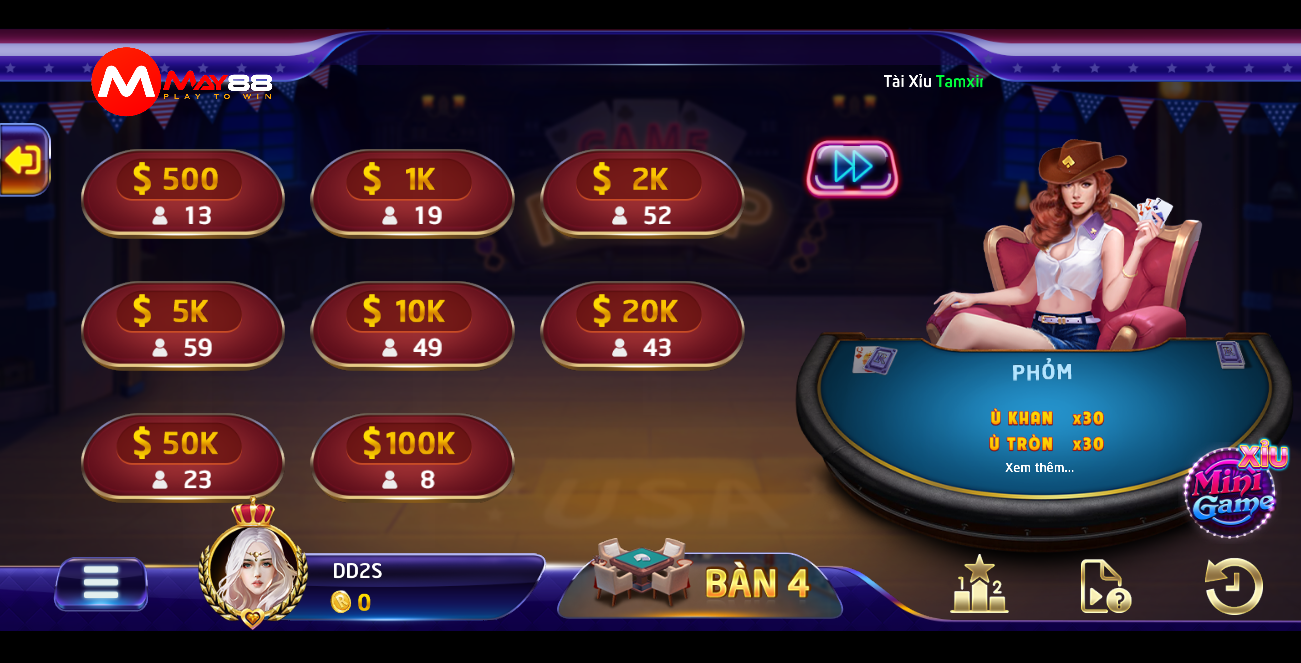Open the hamburger menu button
Viewport: 1301px width, 663px height.
tap(101, 584)
